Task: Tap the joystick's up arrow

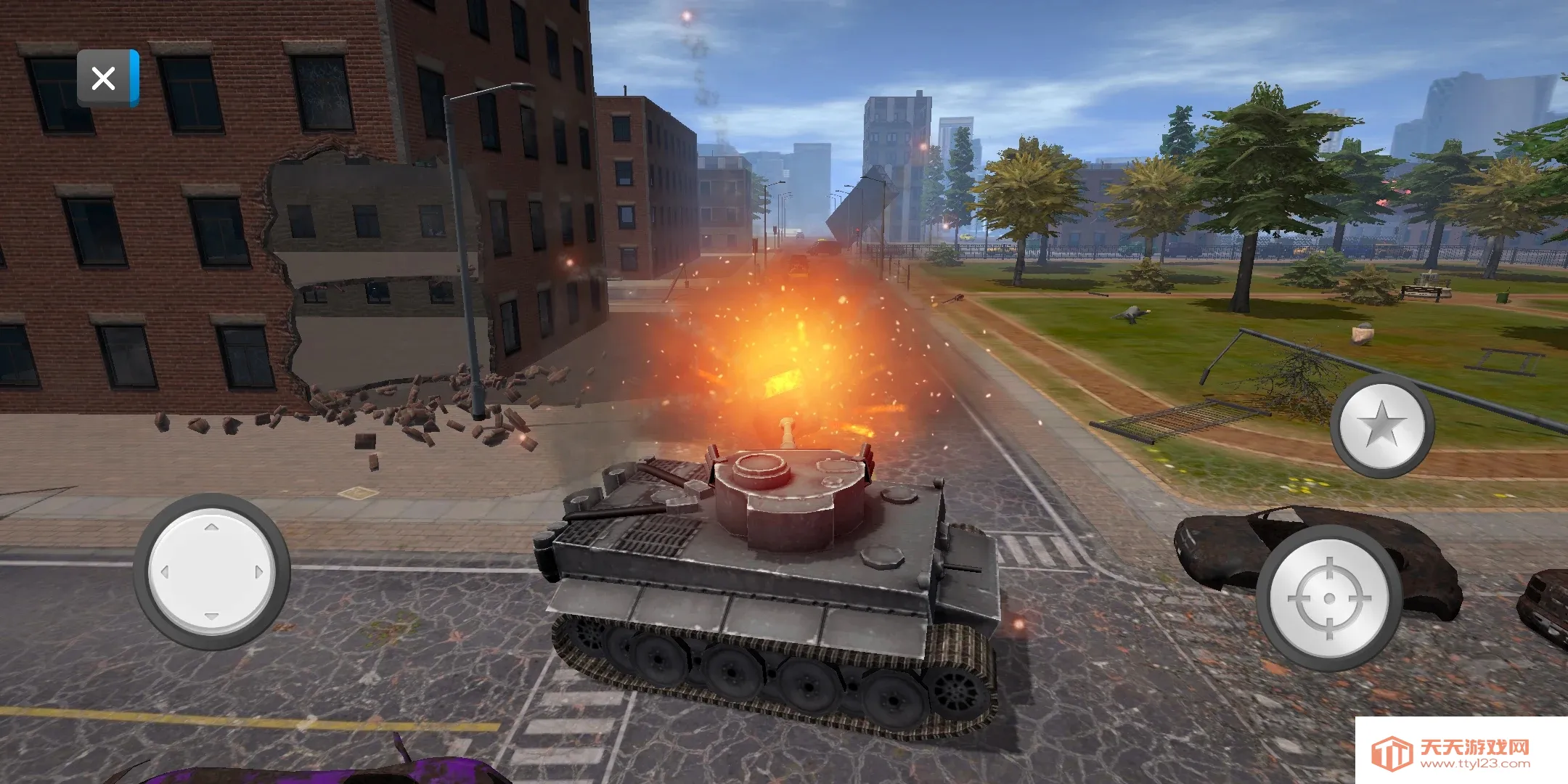Action: coord(211,528)
